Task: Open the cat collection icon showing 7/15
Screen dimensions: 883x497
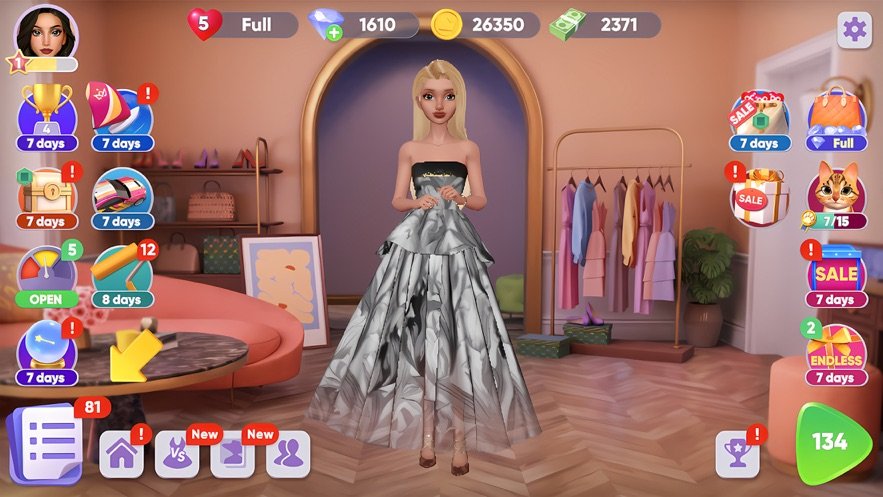Action: tap(836, 190)
